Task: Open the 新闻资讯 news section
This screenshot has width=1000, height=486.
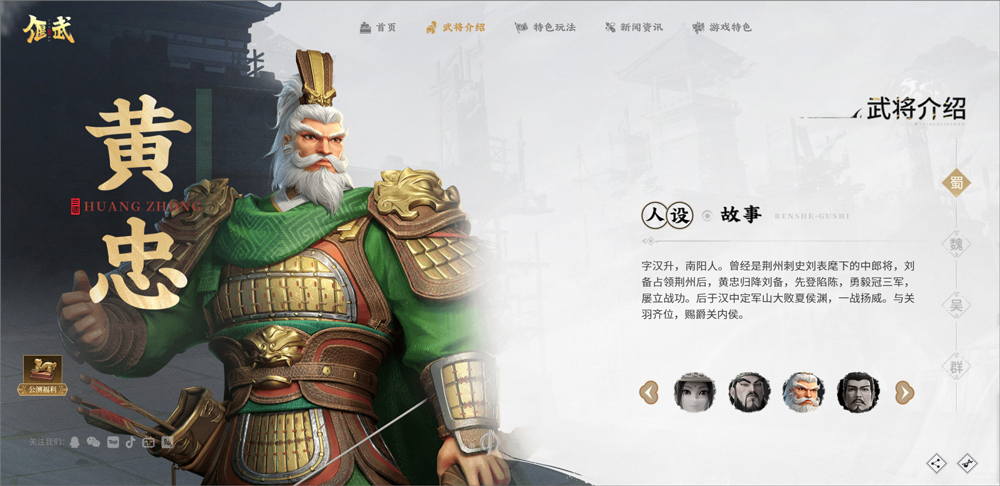Action: click(x=634, y=27)
